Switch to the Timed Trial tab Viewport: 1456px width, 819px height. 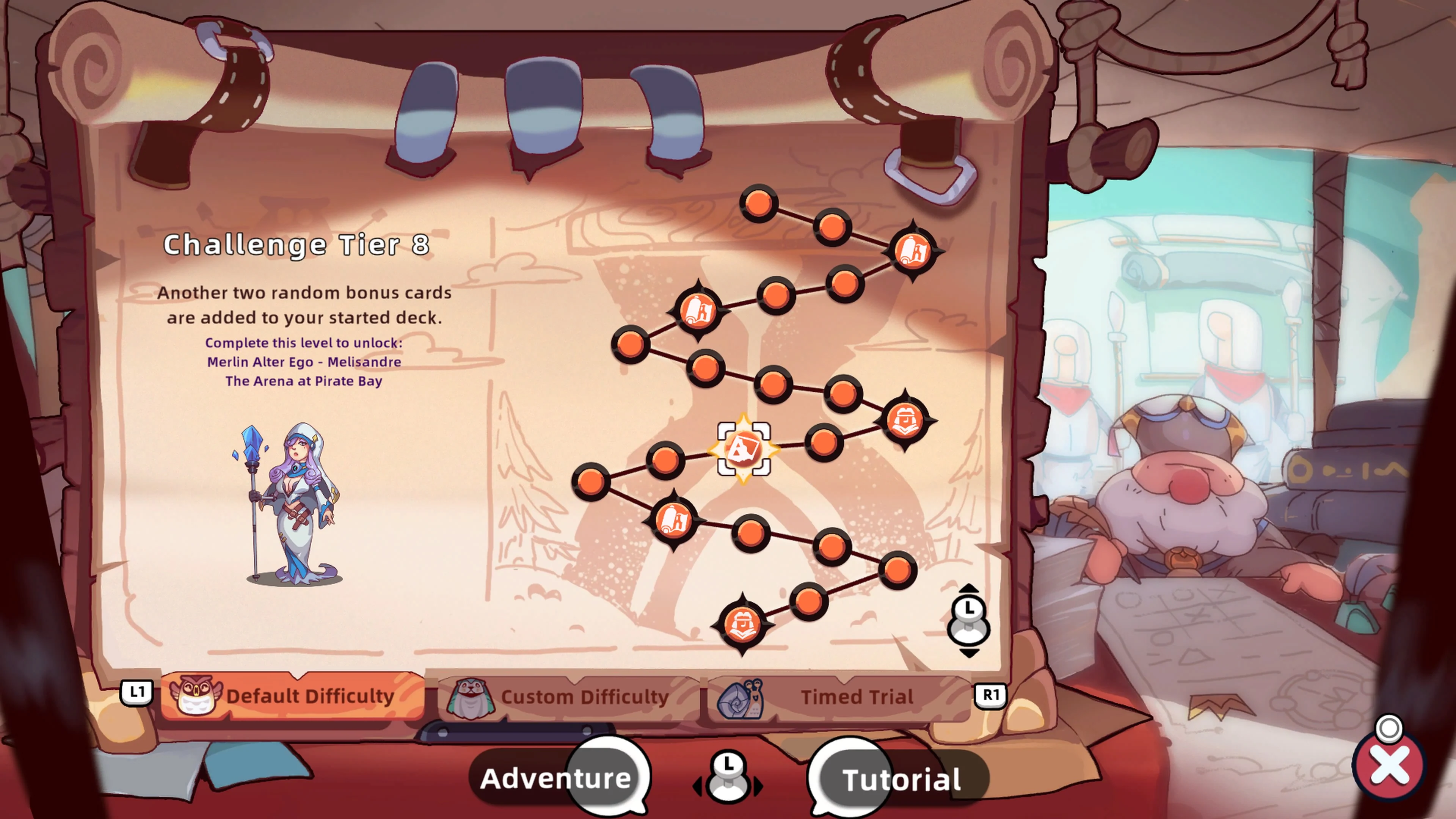(859, 697)
